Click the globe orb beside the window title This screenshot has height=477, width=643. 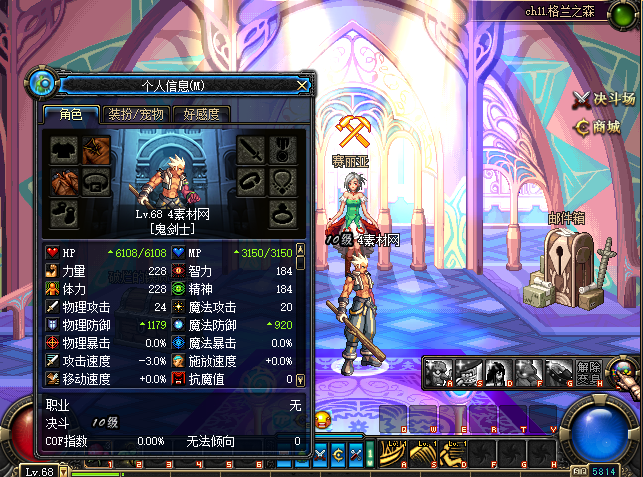pos(42,84)
